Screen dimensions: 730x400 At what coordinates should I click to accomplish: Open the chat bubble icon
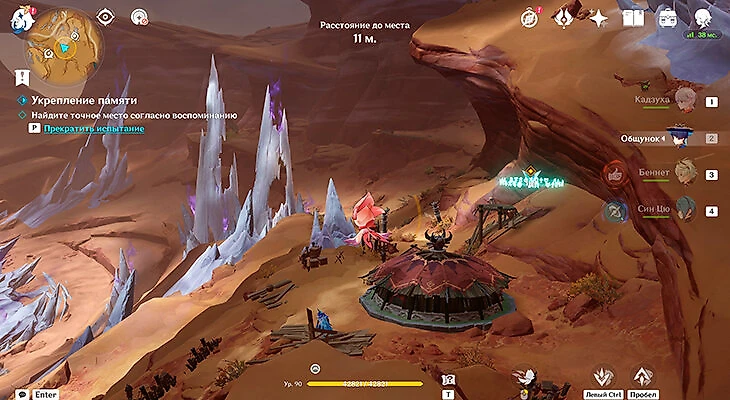pyautogui.click(x=21, y=394)
